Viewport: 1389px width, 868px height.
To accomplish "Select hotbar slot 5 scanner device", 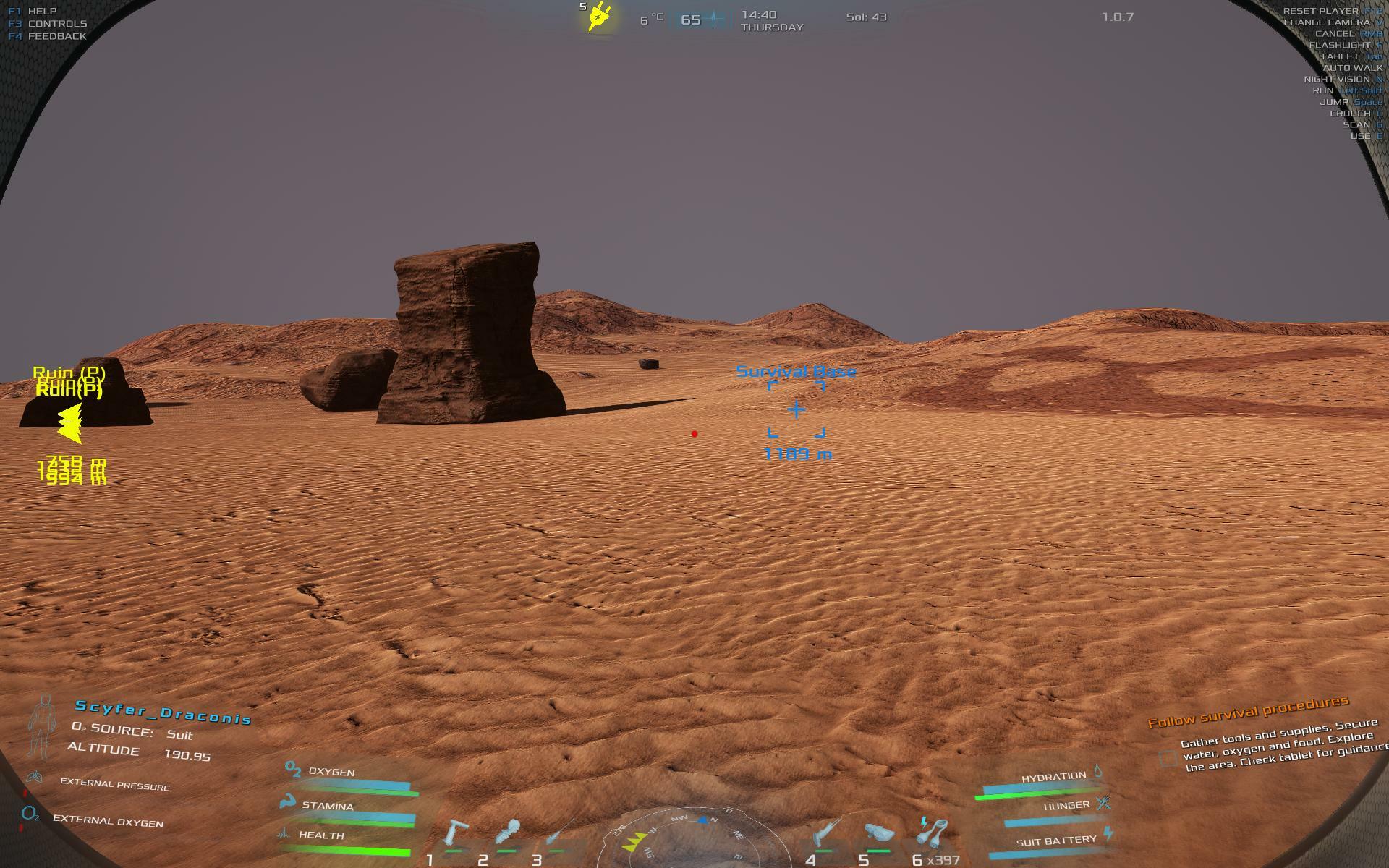I will coord(879,833).
